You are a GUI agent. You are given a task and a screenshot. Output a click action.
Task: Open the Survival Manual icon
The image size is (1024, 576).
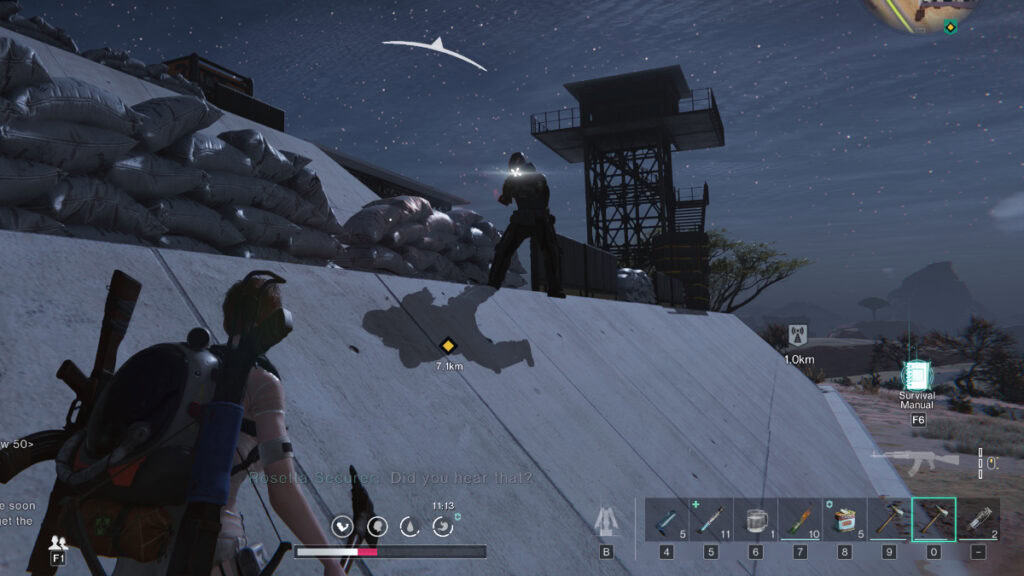tap(916, 375)
